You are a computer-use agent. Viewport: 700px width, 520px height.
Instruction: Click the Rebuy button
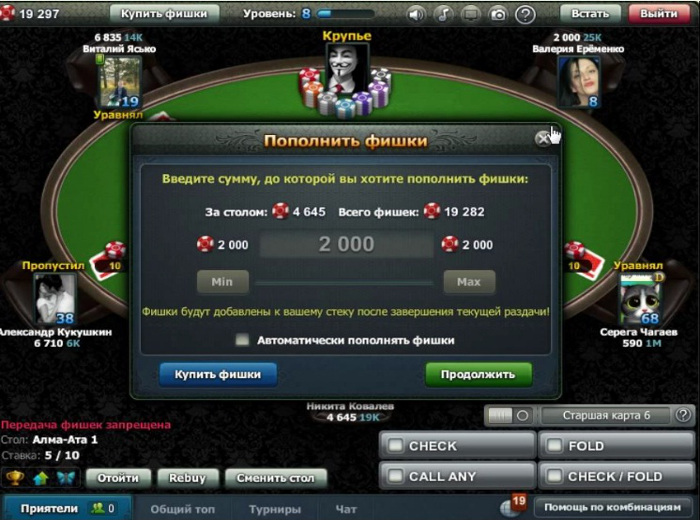(x=188, y=478)
